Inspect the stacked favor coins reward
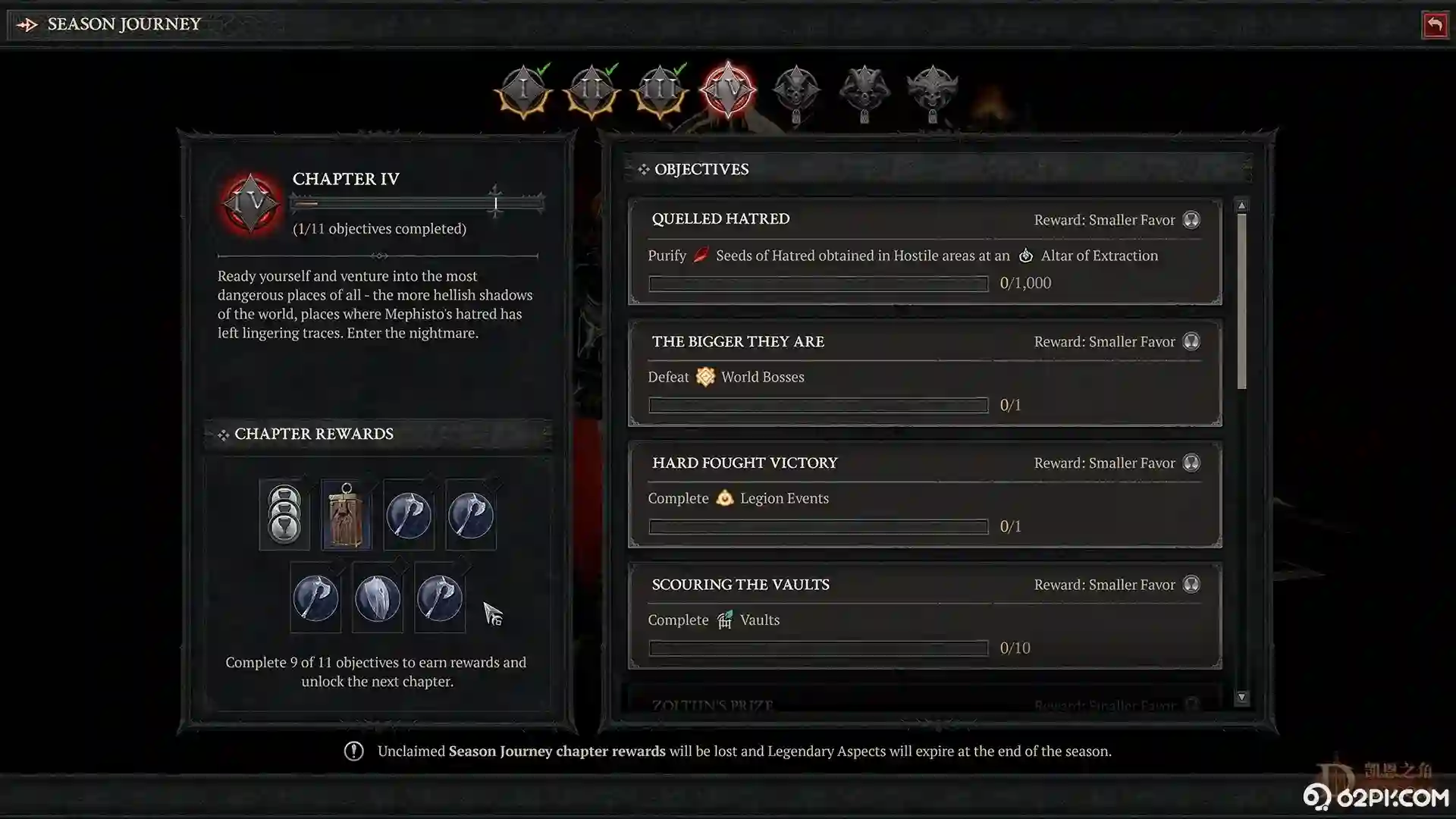The height and width of the screenshot is (819, 1456). (x=284, y=515)
